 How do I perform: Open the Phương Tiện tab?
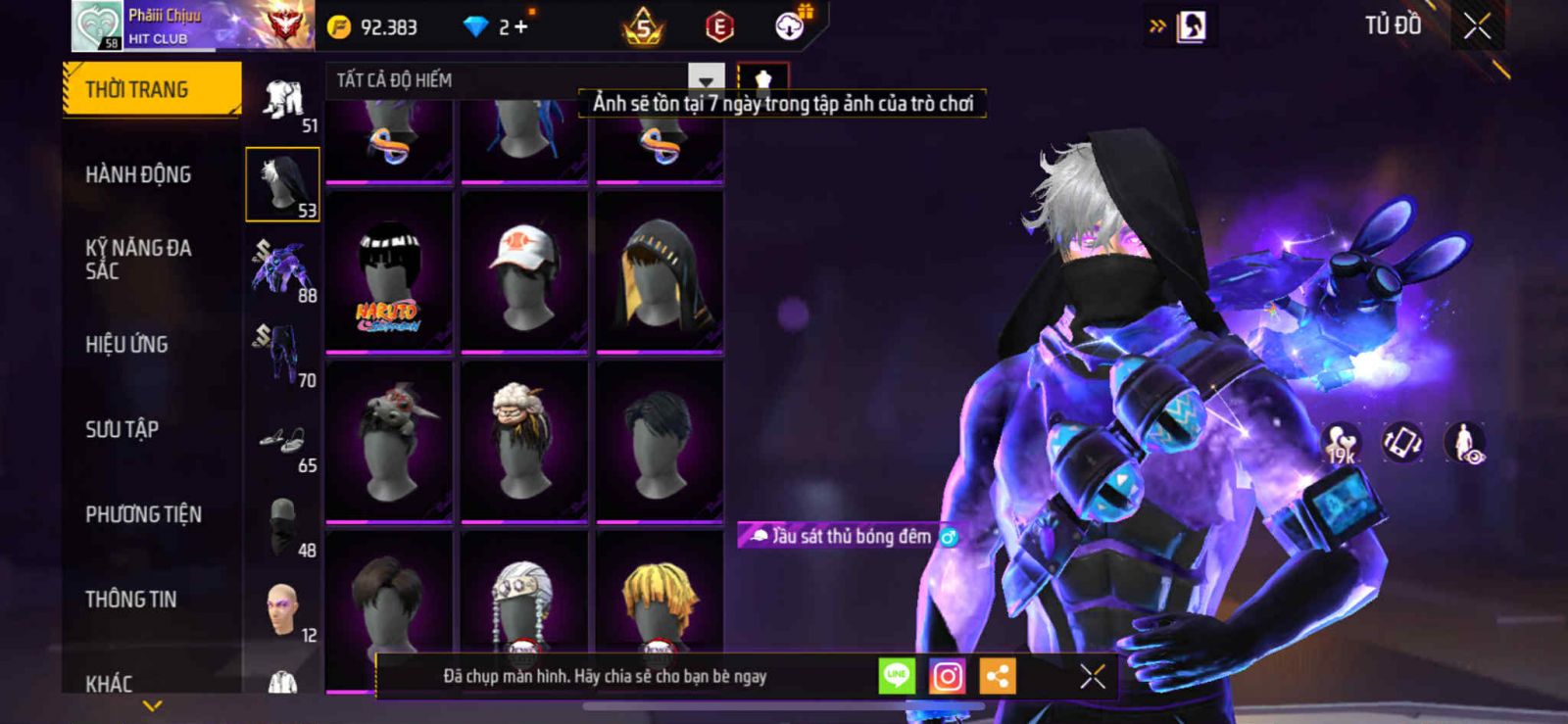point(143,514)
